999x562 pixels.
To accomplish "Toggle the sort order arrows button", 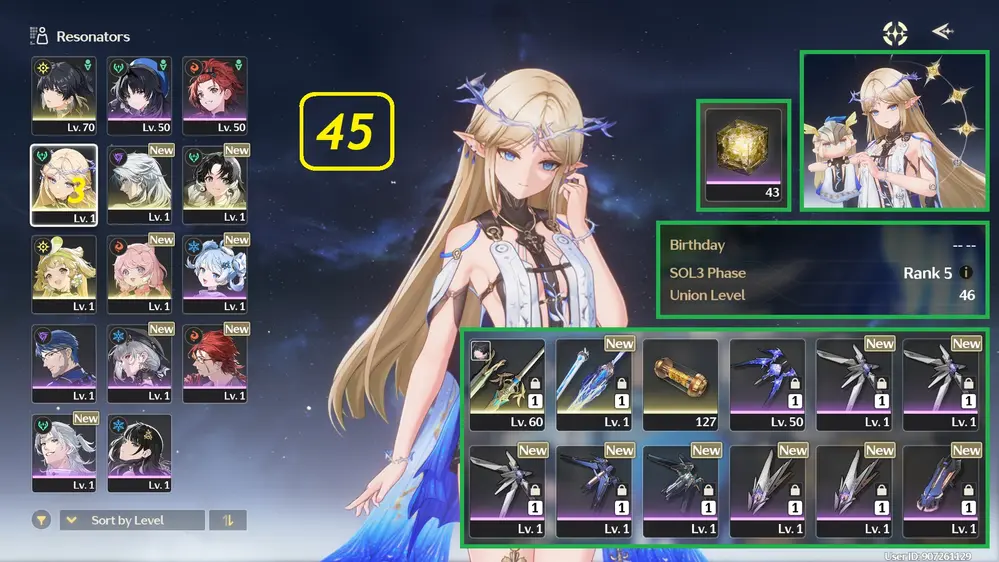I will [228, 520].
